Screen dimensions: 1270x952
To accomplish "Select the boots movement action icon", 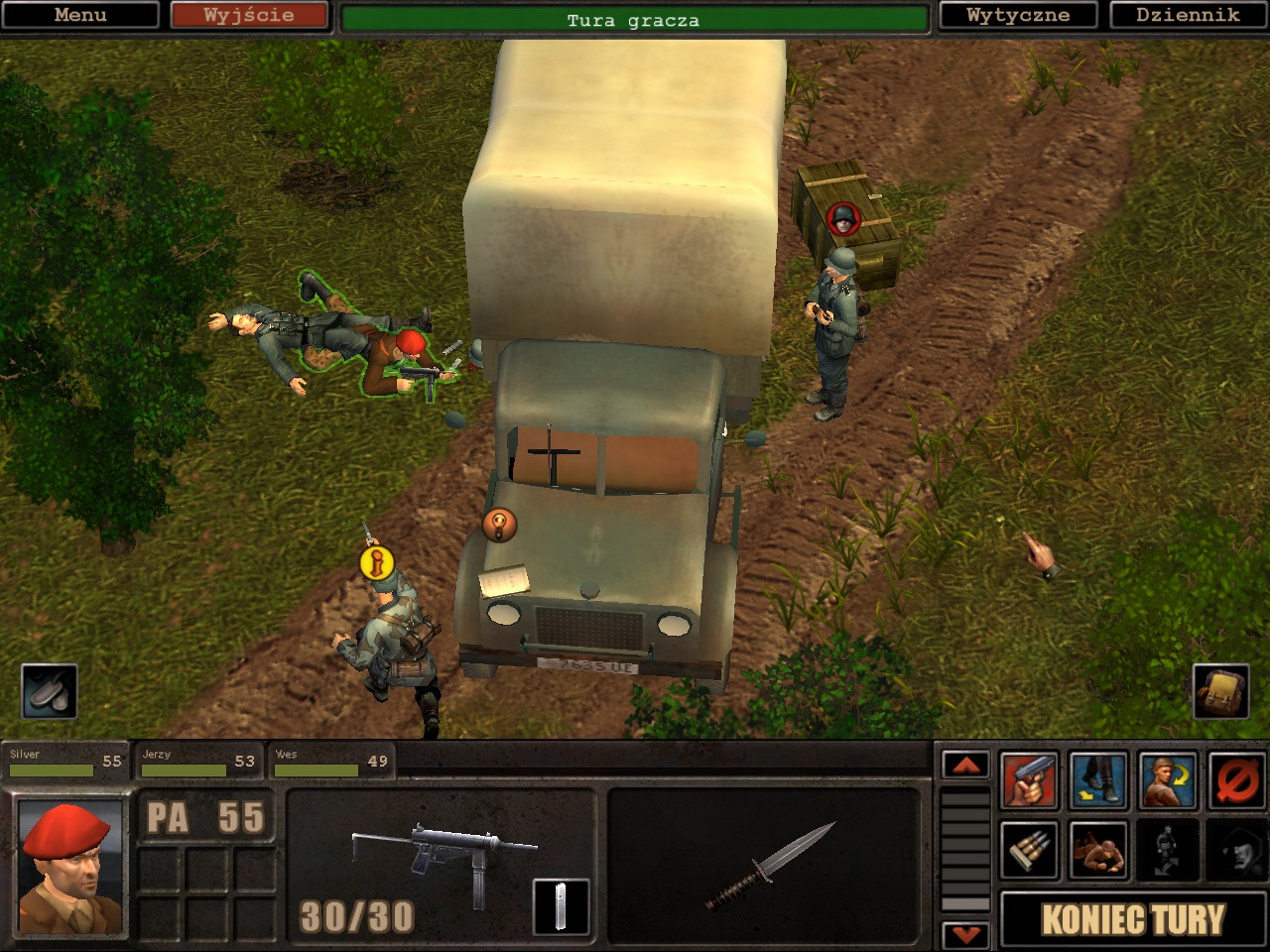I will (1098, 780).
